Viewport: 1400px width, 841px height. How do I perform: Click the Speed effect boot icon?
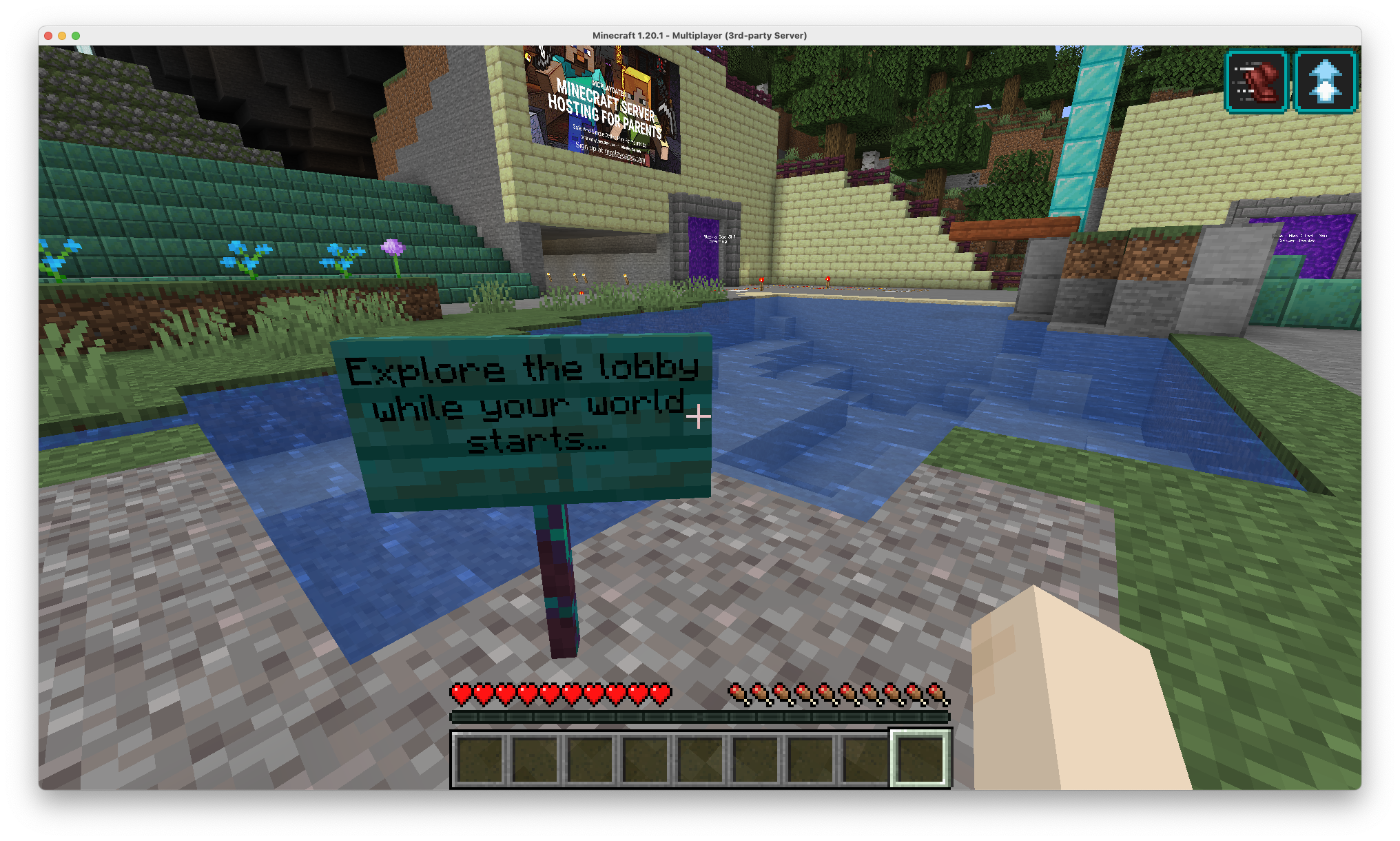pos(1256,82)
